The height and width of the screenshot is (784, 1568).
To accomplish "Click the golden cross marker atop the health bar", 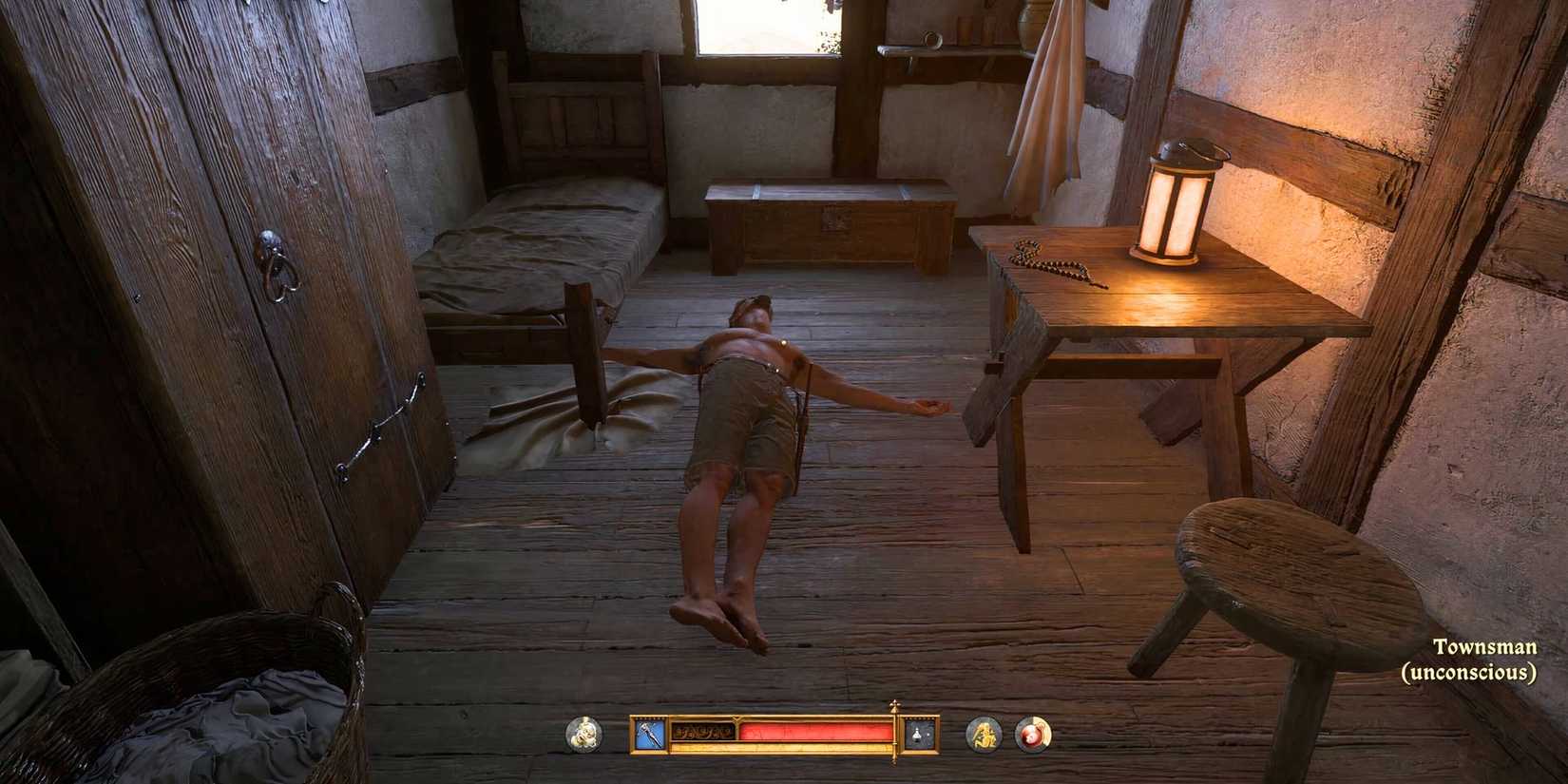I will click(x=893, y=708).
